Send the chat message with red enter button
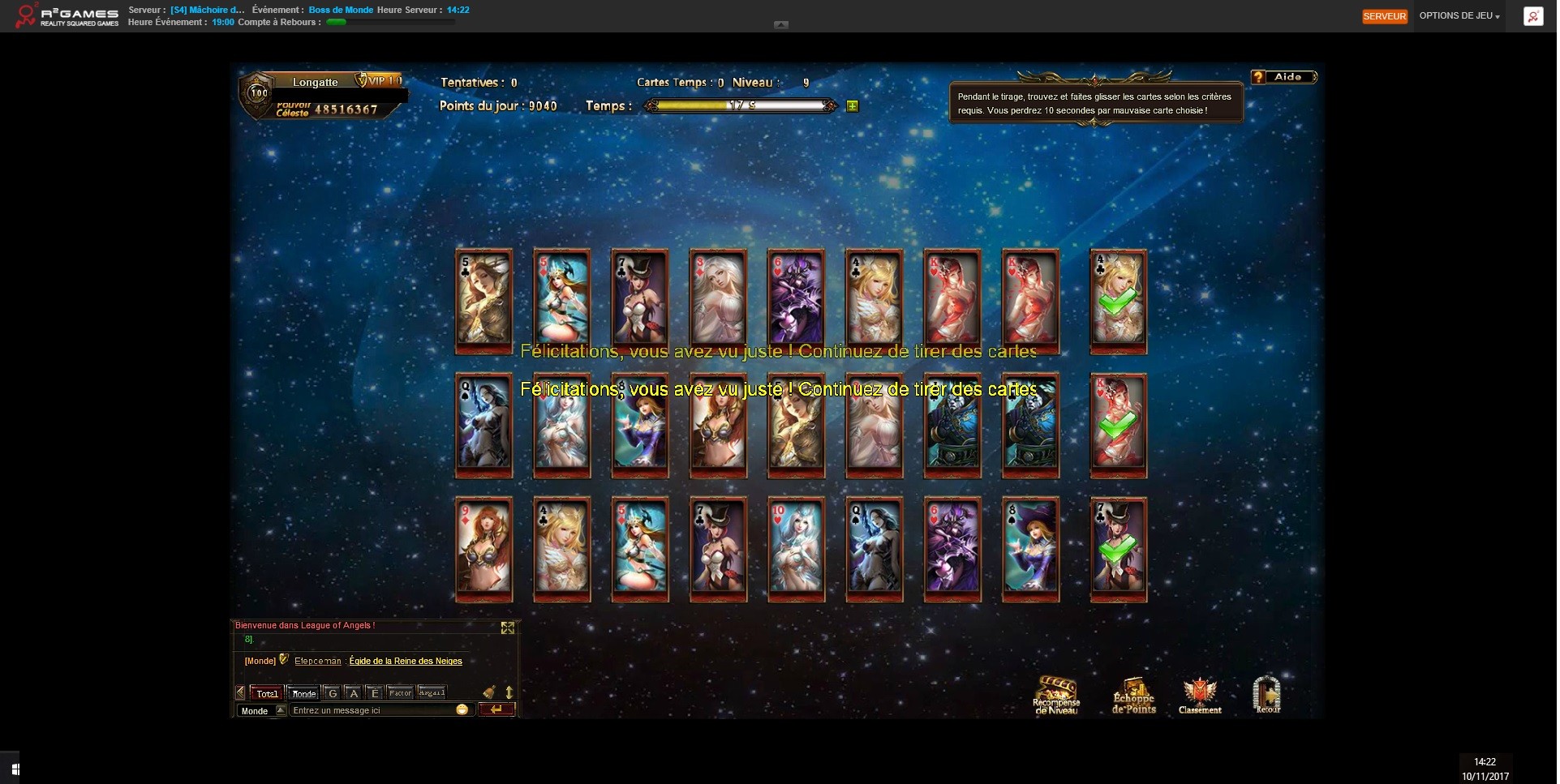Image resolution: width=1560 pixels, height=784 pixels. (x=496, y=709)
